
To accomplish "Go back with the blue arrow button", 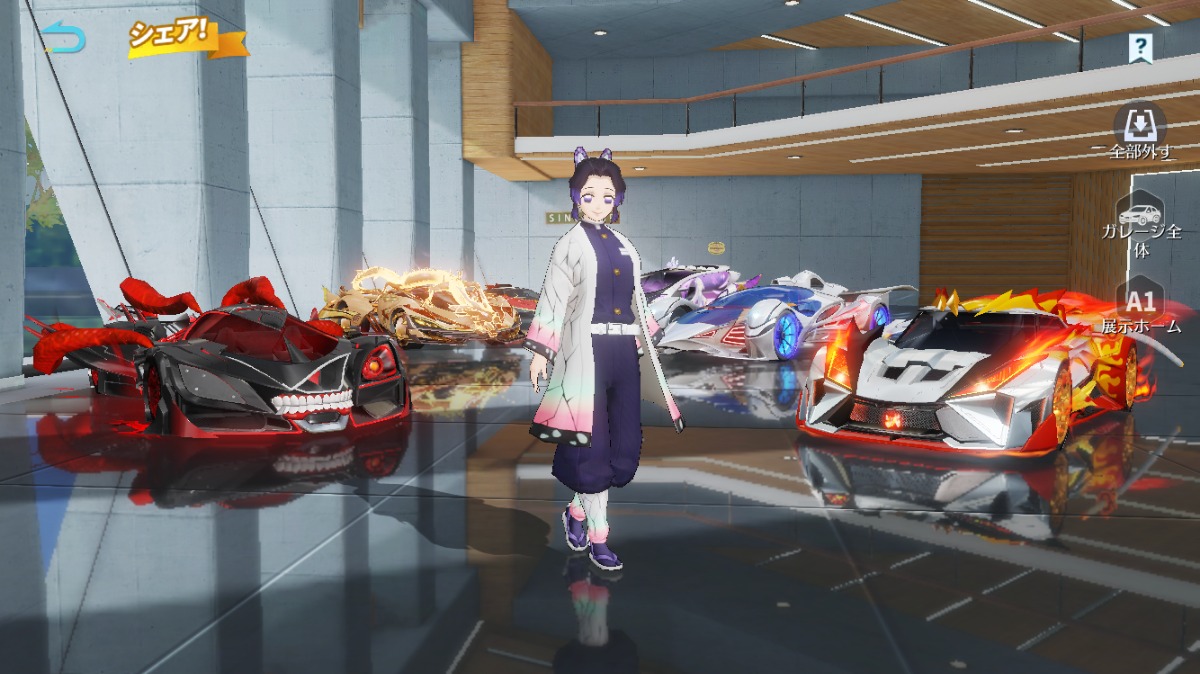I will tap(65, 38).
